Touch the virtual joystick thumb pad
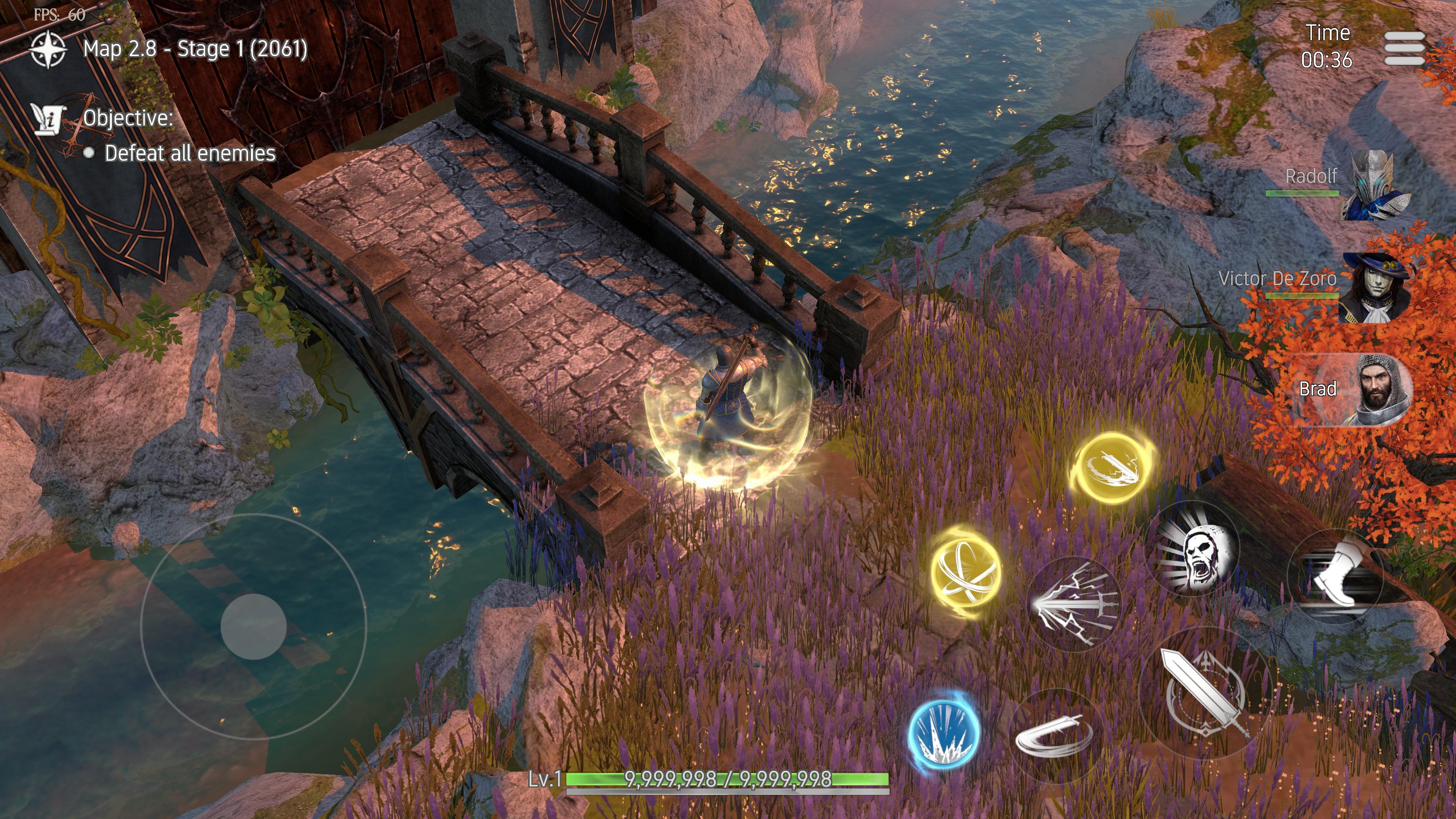The width and height of the screenshot is (1456, 819). [253, 626]
